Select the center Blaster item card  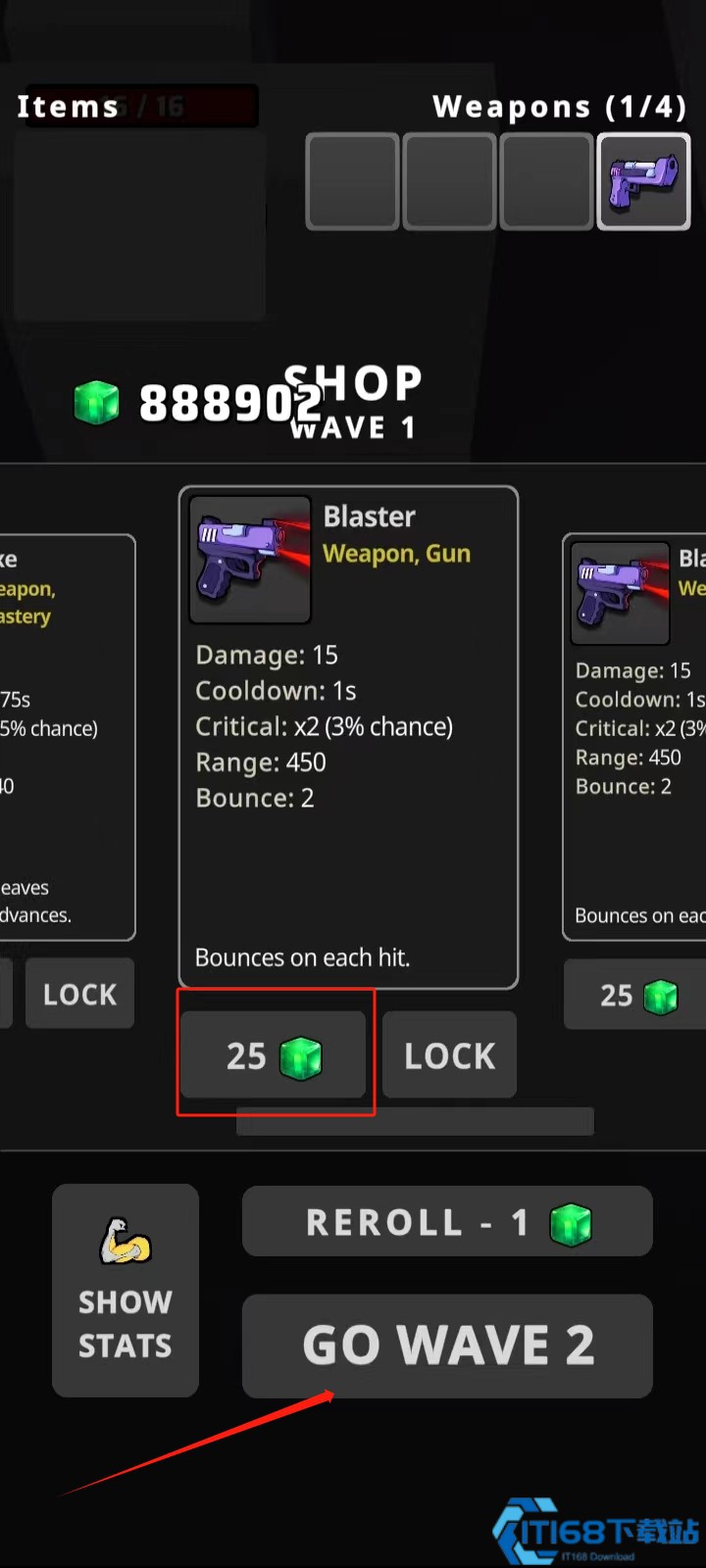pyautogui.click(x=348, y=737)
